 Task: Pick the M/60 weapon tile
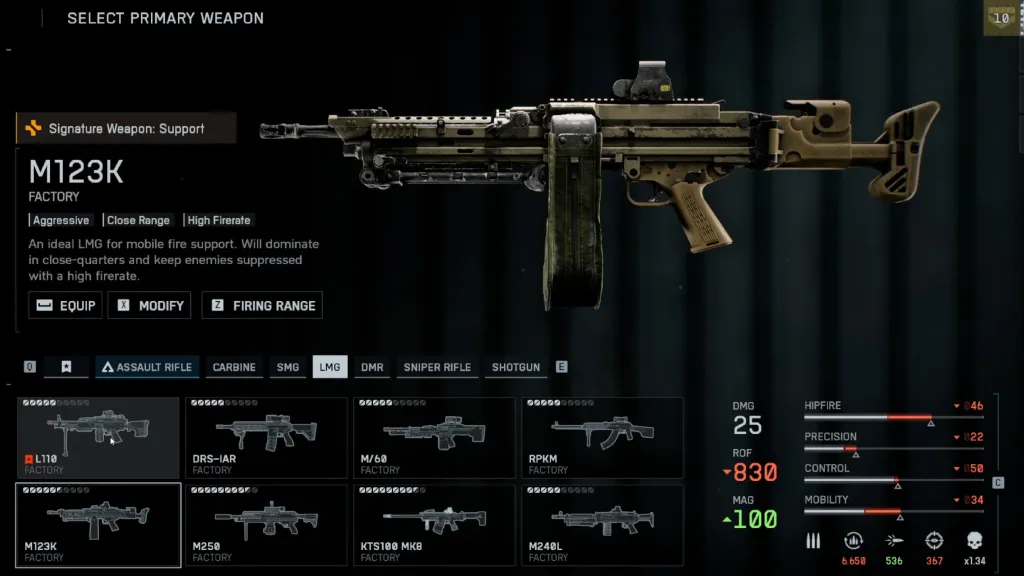tap(434, 437)
